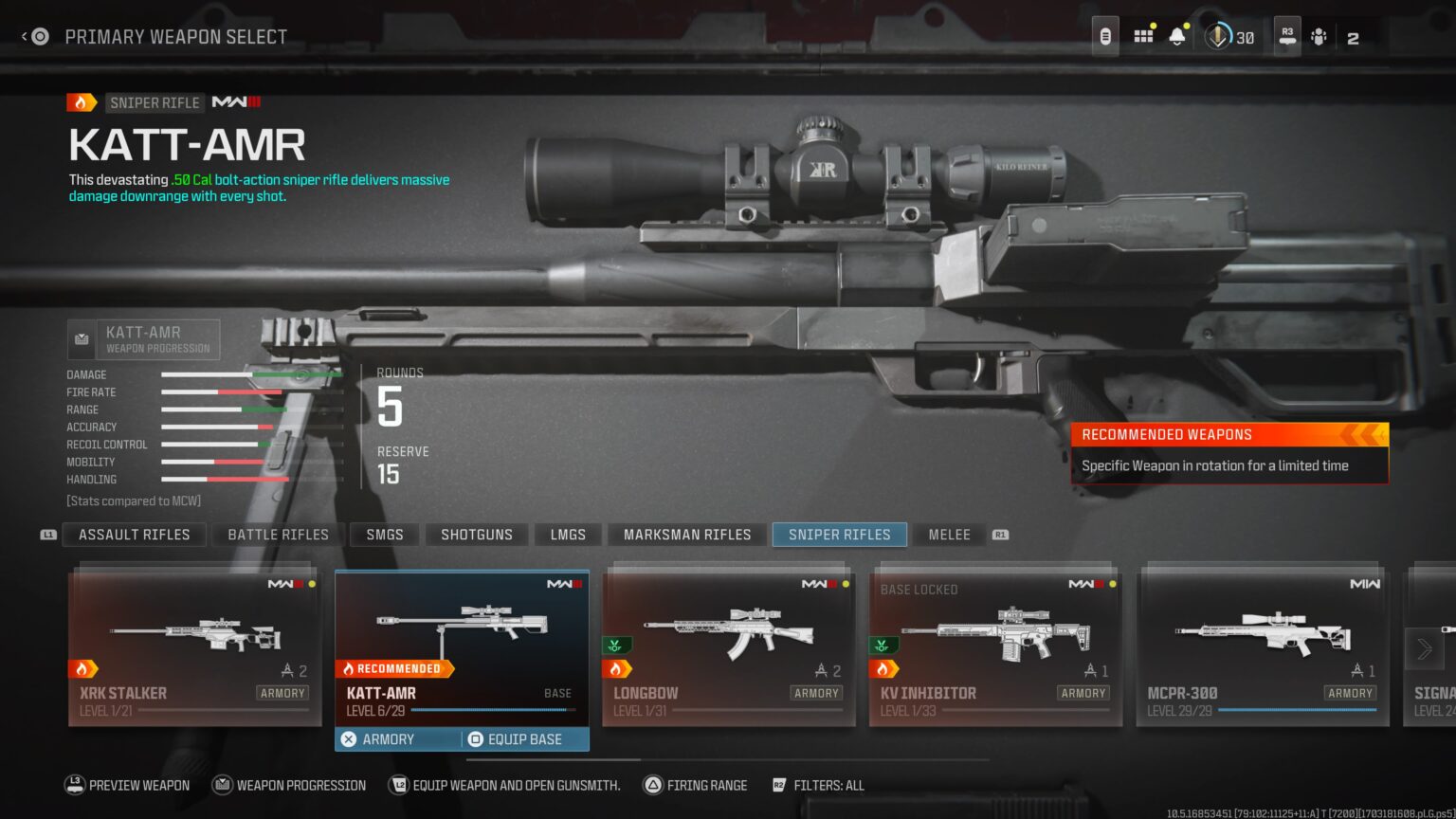Click the Damage stat bar

click(x=251, y=374)
